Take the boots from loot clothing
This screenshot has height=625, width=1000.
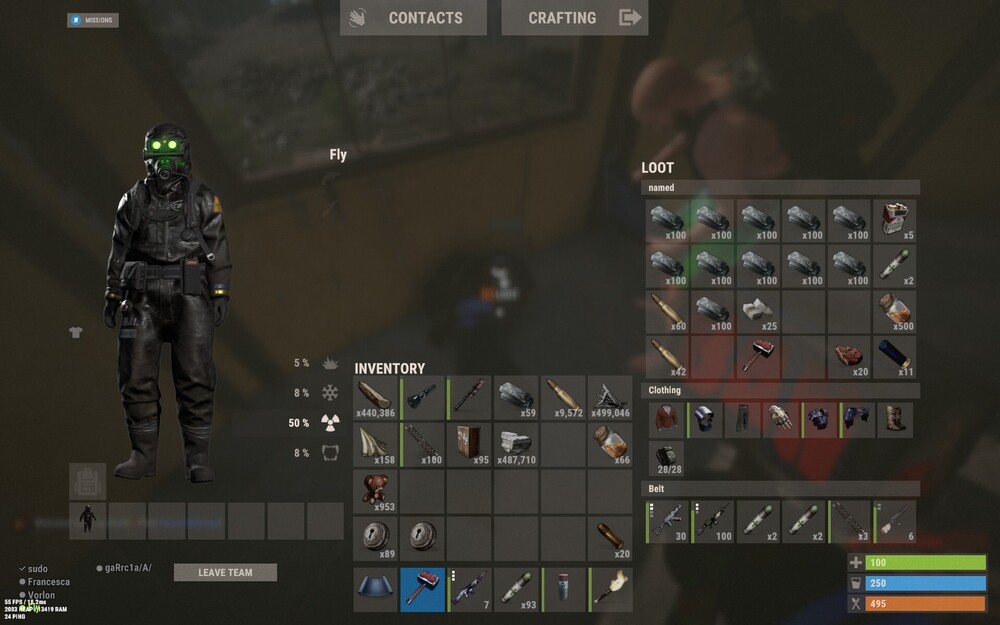895,419
